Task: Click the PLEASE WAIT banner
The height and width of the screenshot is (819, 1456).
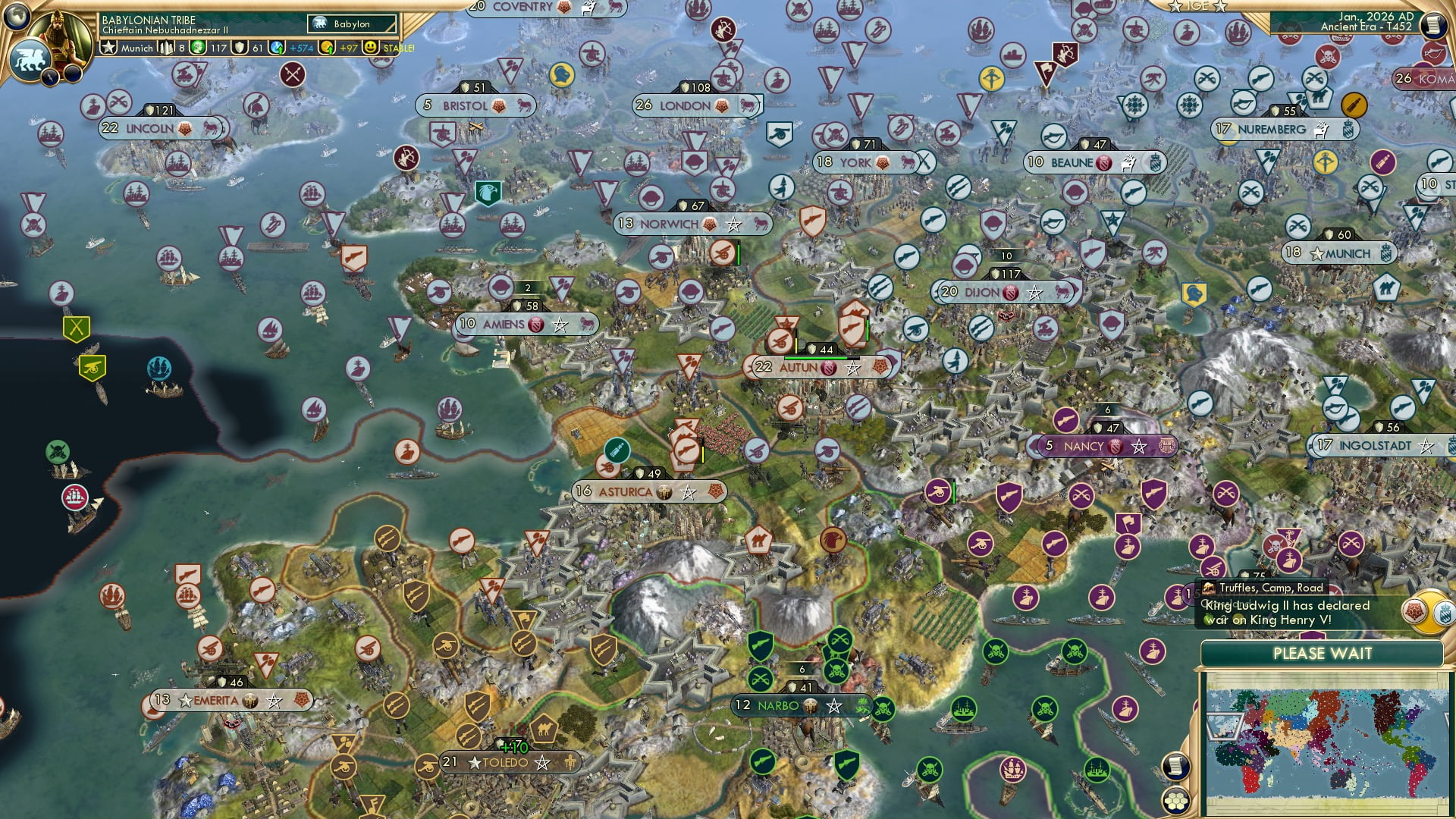Action: pos(1323,653)
